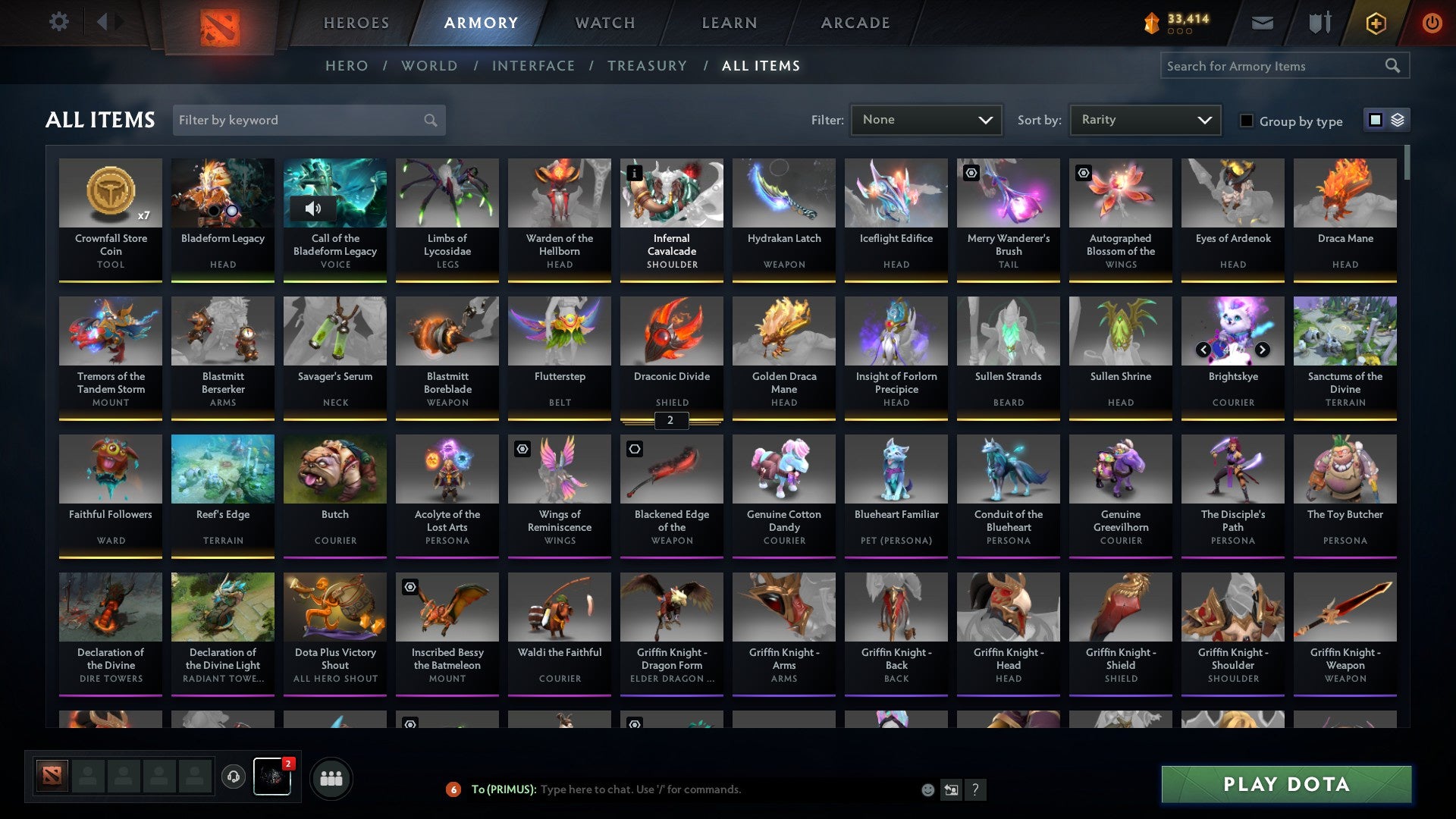Open the Filter dropdown set to None

[926, 119]
